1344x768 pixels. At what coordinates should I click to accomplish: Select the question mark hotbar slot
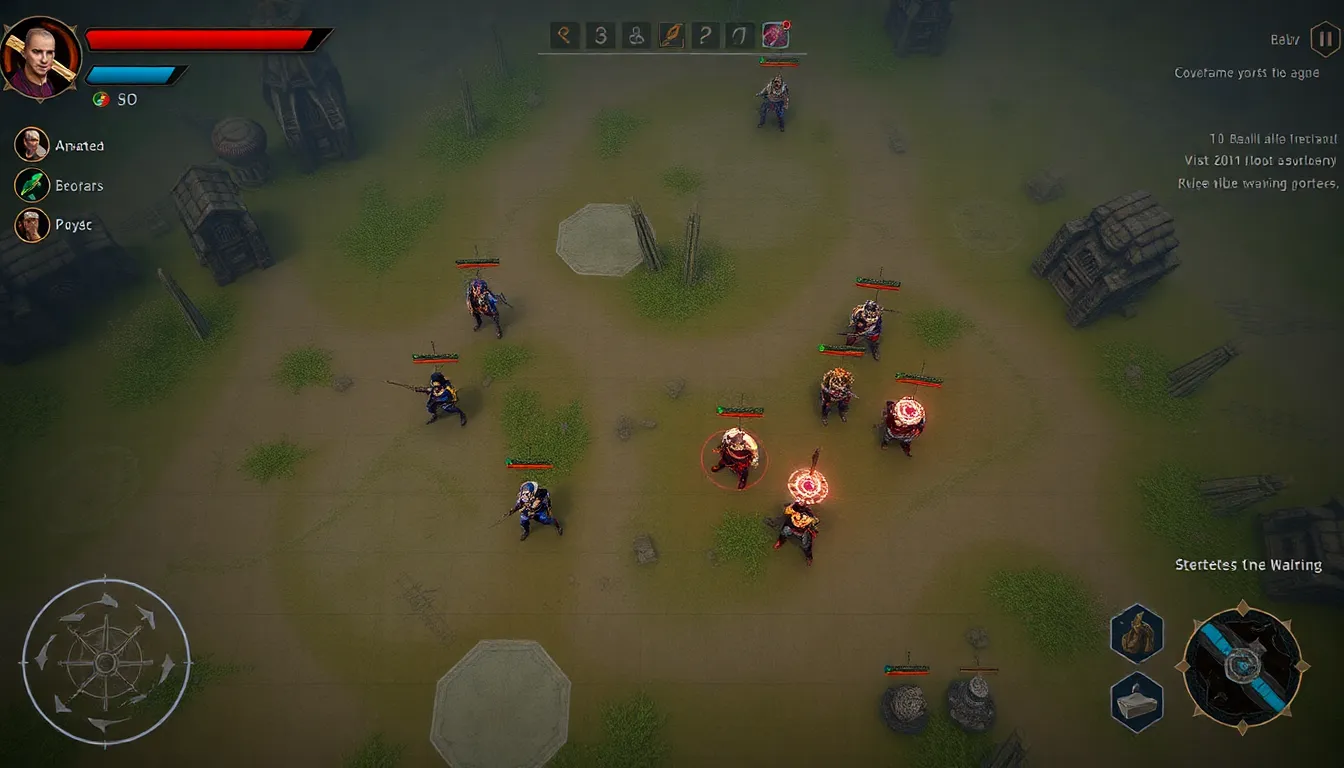pyautogui.click(x=704, y=36)
